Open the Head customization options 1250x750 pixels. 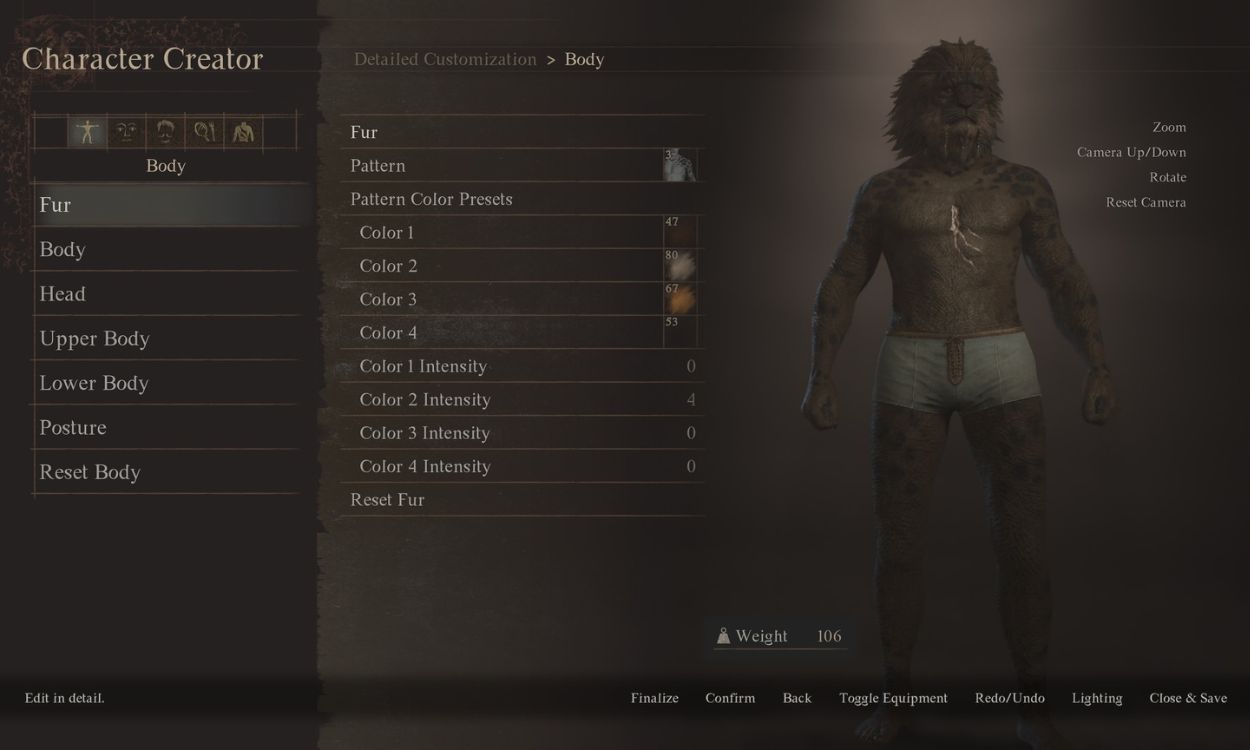(x=62, y=294)
